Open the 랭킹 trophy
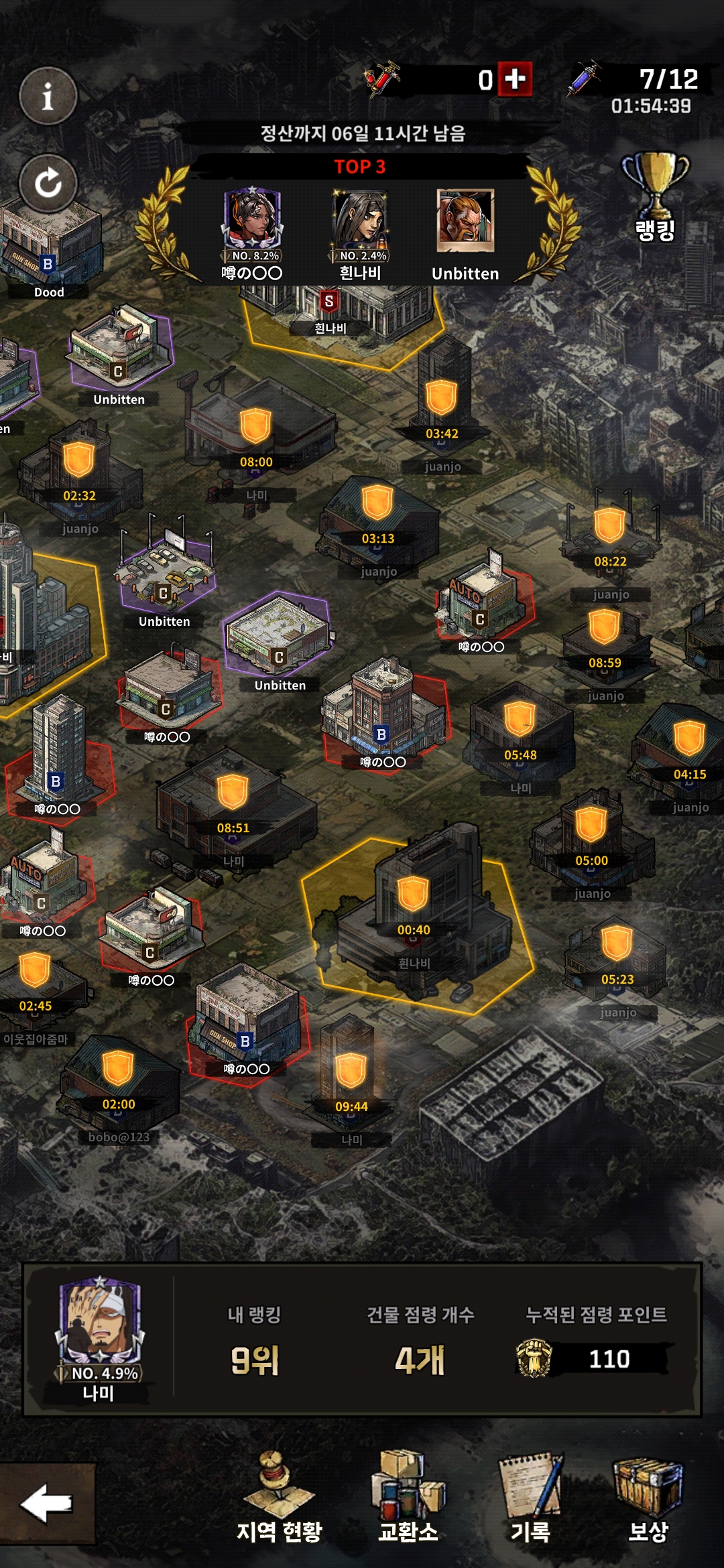The height and width of the screenshot is (1568, 724). coord(655,196)
